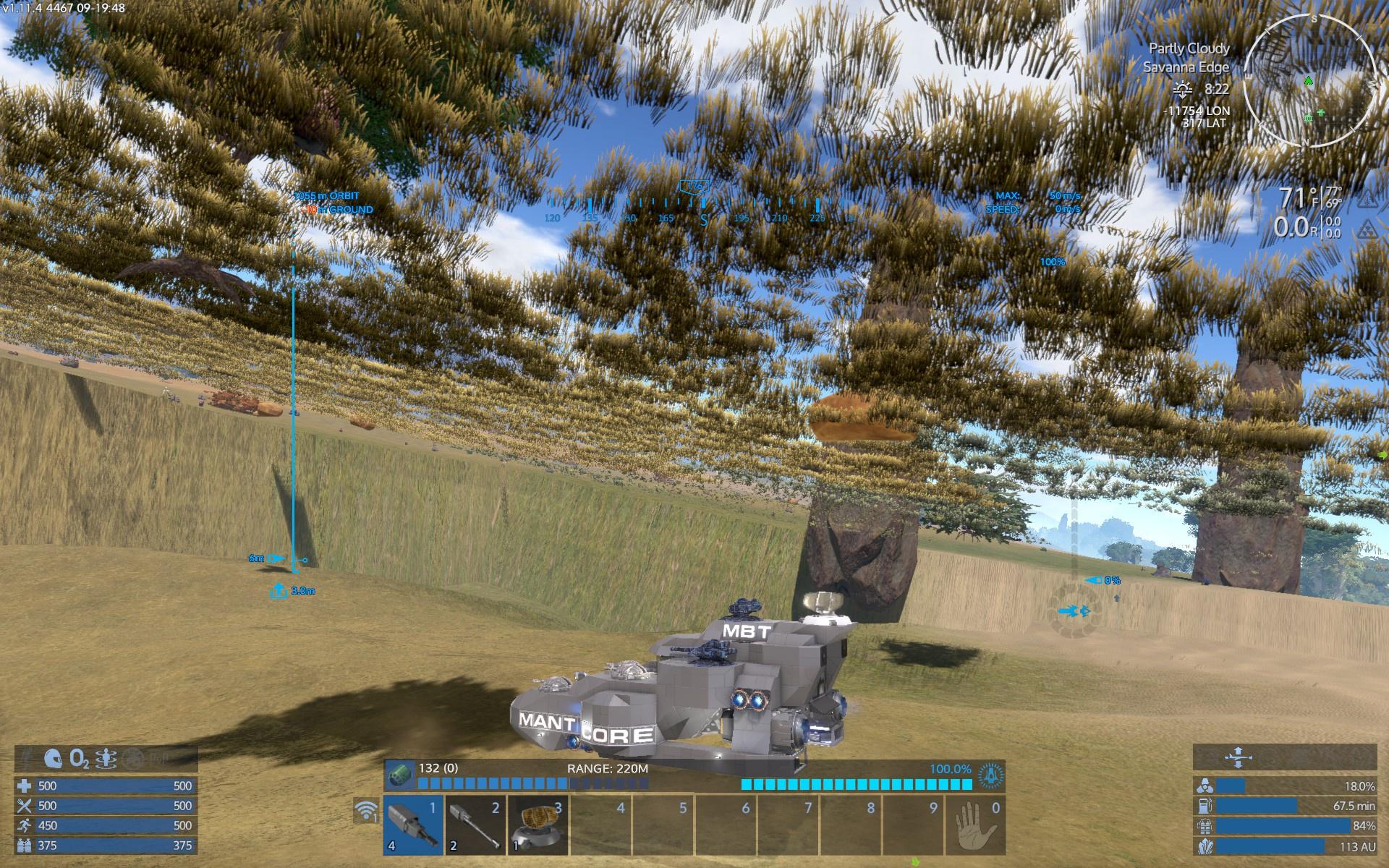Viewport: 1389px width, 868px height.
Task: Toggle the O2 oxygen status icon
Action: (80, 759)
